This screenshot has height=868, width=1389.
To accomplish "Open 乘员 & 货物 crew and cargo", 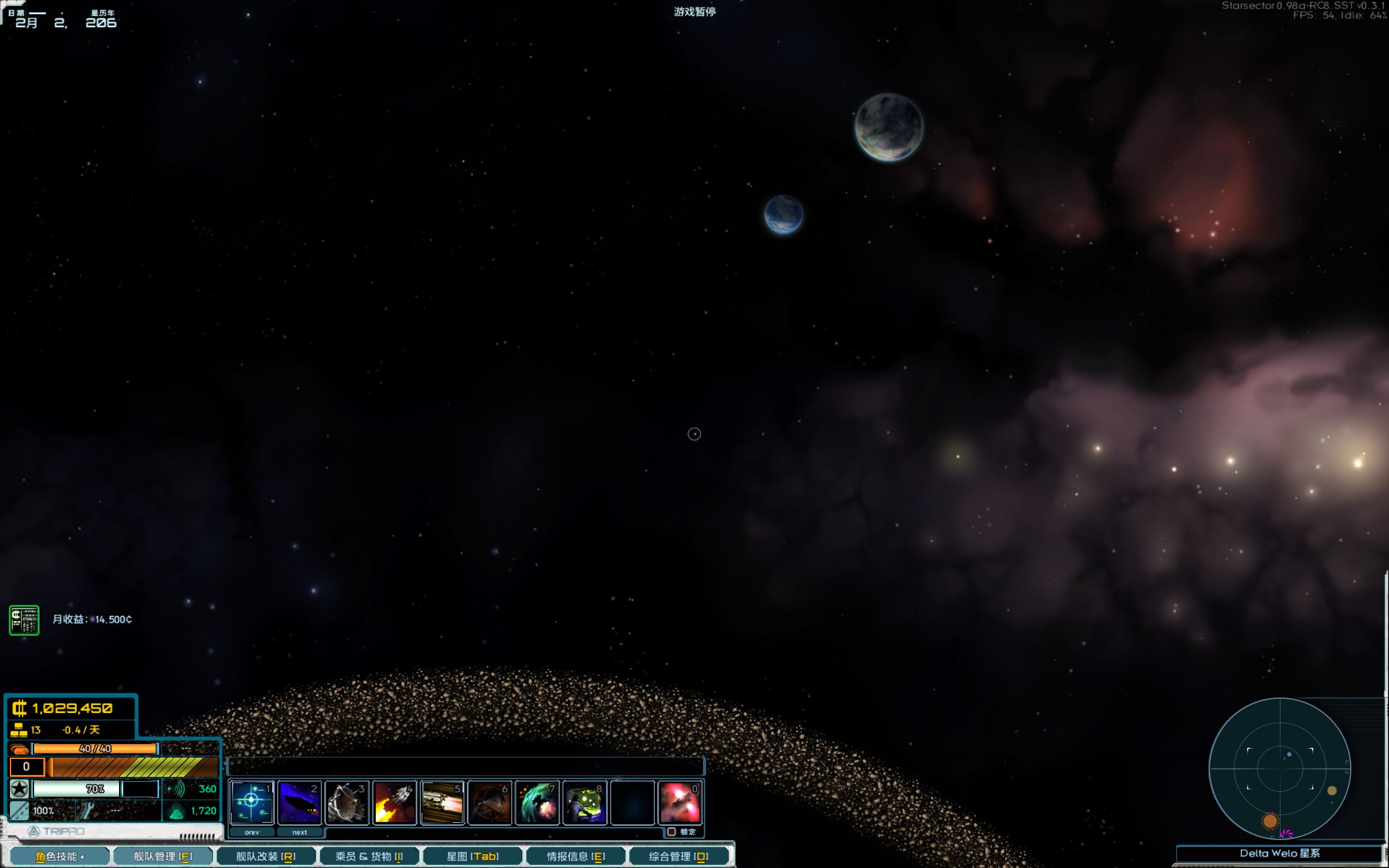I will [369, 856].
